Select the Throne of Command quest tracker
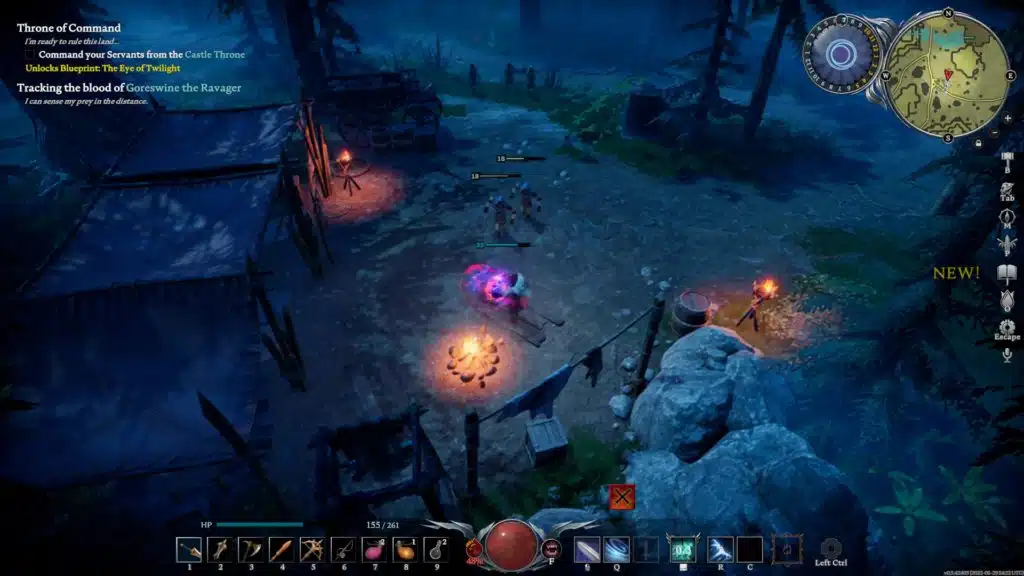 (x=69, y=28)
